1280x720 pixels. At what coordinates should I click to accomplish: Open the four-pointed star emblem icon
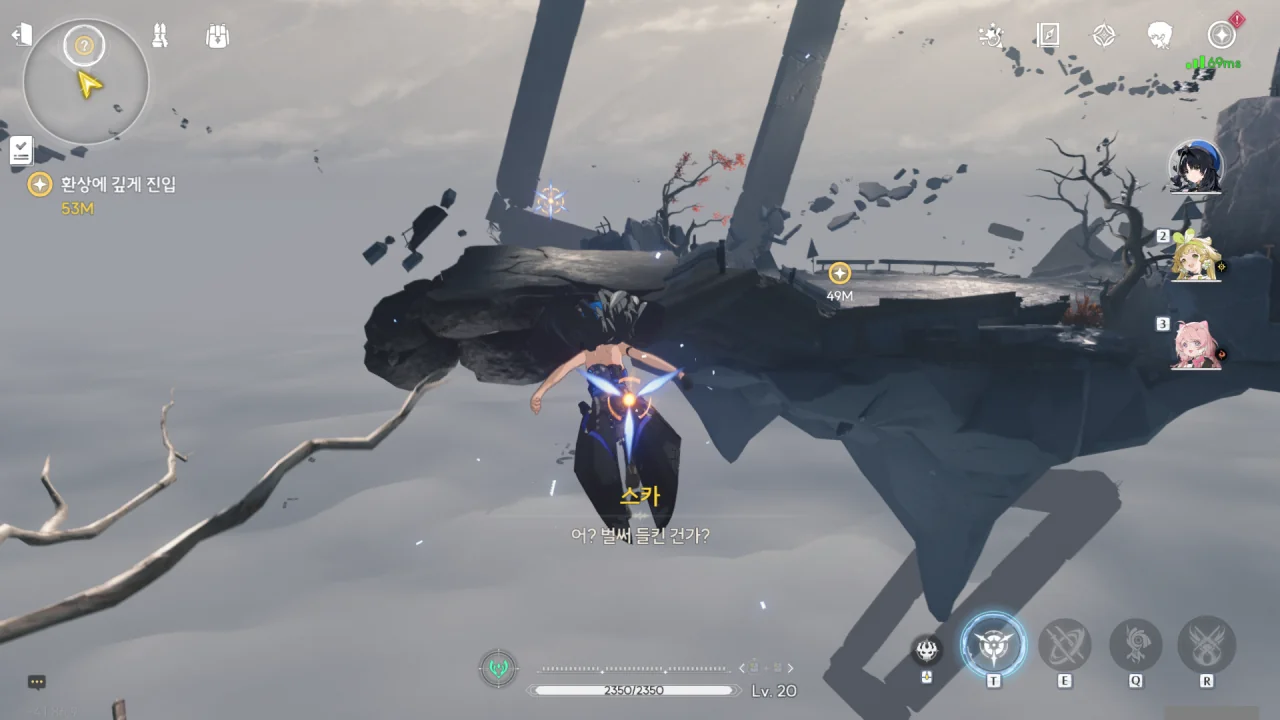point(1104,36)
